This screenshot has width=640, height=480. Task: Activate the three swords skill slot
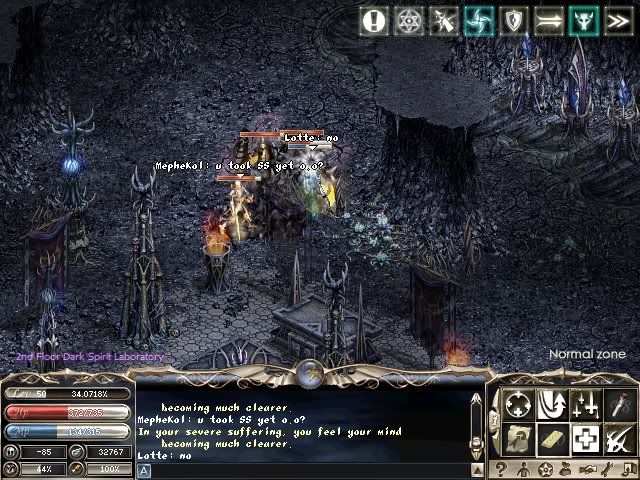tap(586, 404)
